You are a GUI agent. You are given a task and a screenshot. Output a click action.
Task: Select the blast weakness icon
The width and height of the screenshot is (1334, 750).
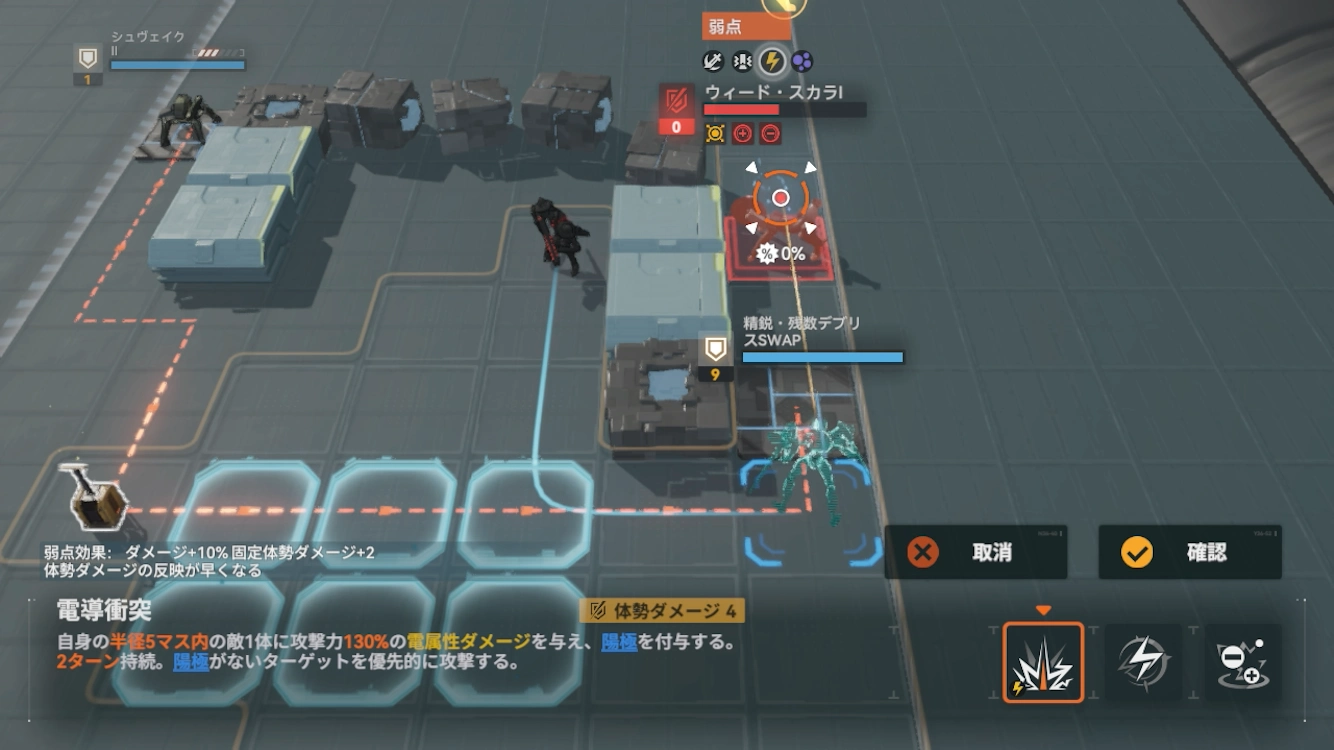tap(742, 60)
